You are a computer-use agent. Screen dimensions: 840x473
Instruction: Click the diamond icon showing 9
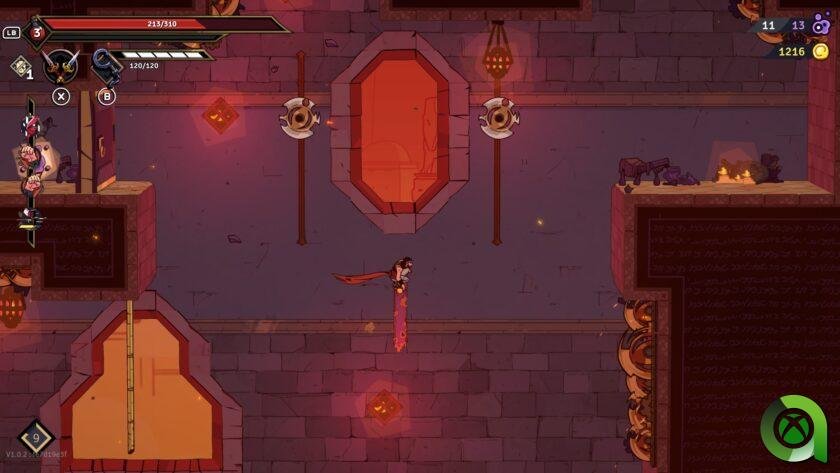point(36,437)
